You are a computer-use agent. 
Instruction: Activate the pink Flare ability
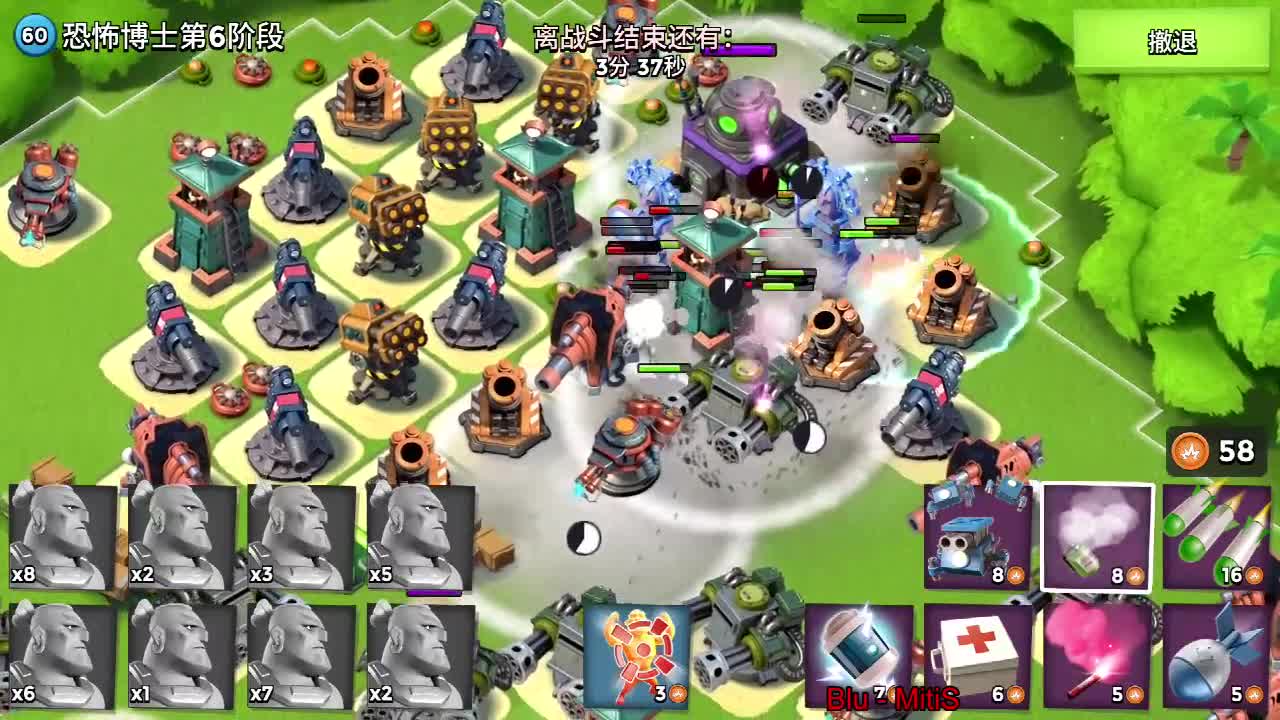pos(1097,655)
